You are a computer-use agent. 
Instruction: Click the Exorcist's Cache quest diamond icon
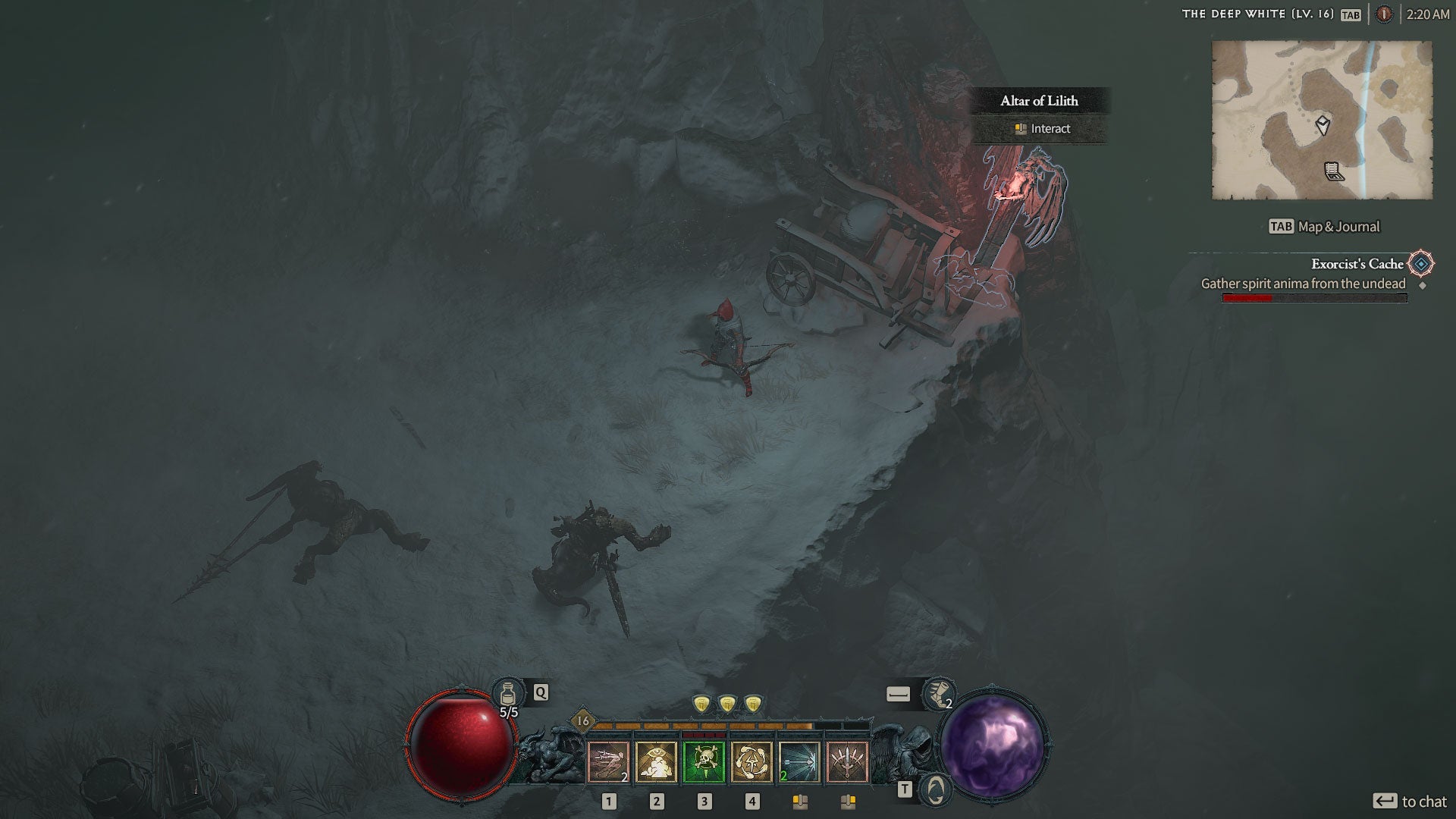1421,264
